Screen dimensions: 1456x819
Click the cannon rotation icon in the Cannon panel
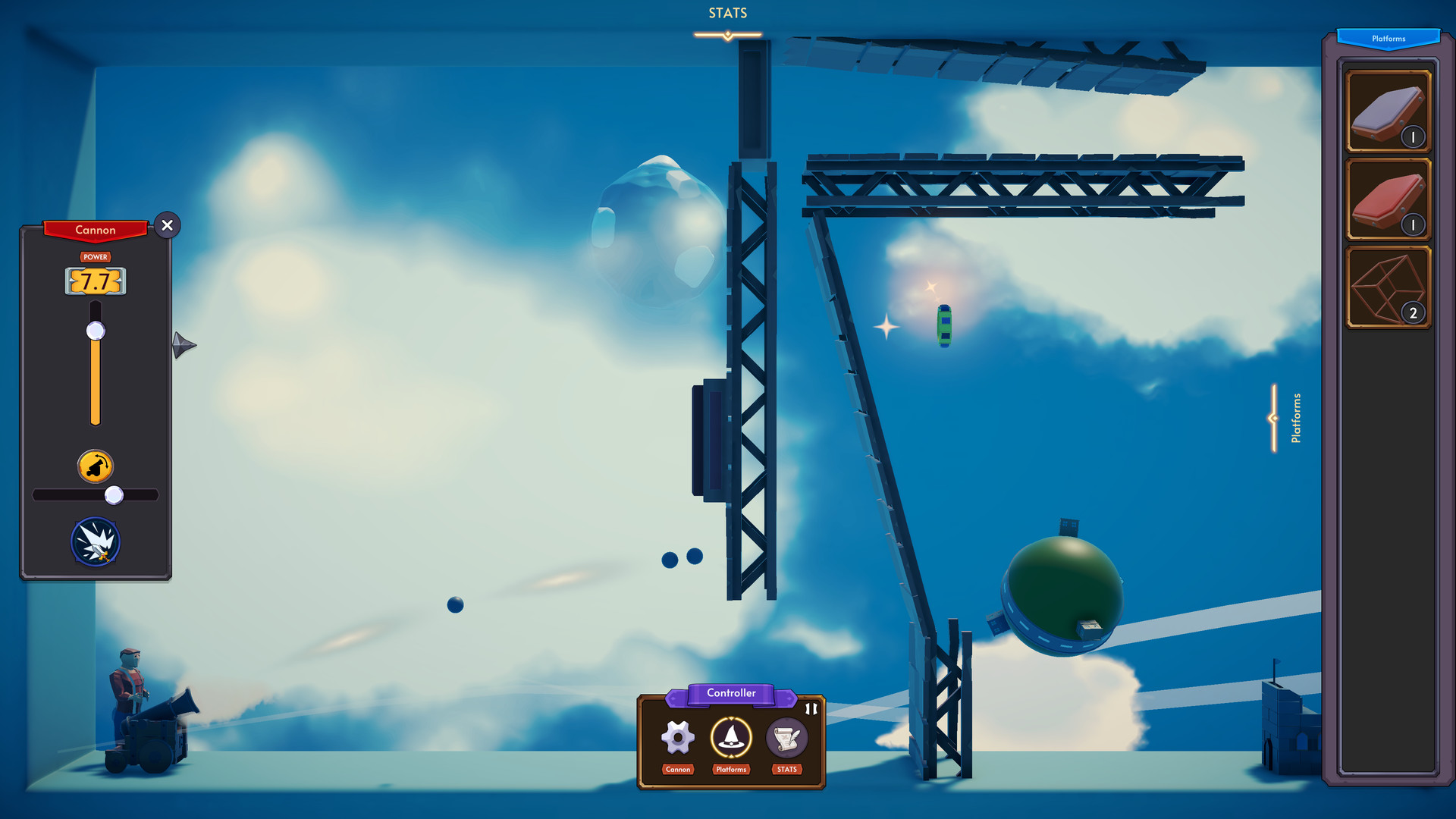click(x=95, y=465)
